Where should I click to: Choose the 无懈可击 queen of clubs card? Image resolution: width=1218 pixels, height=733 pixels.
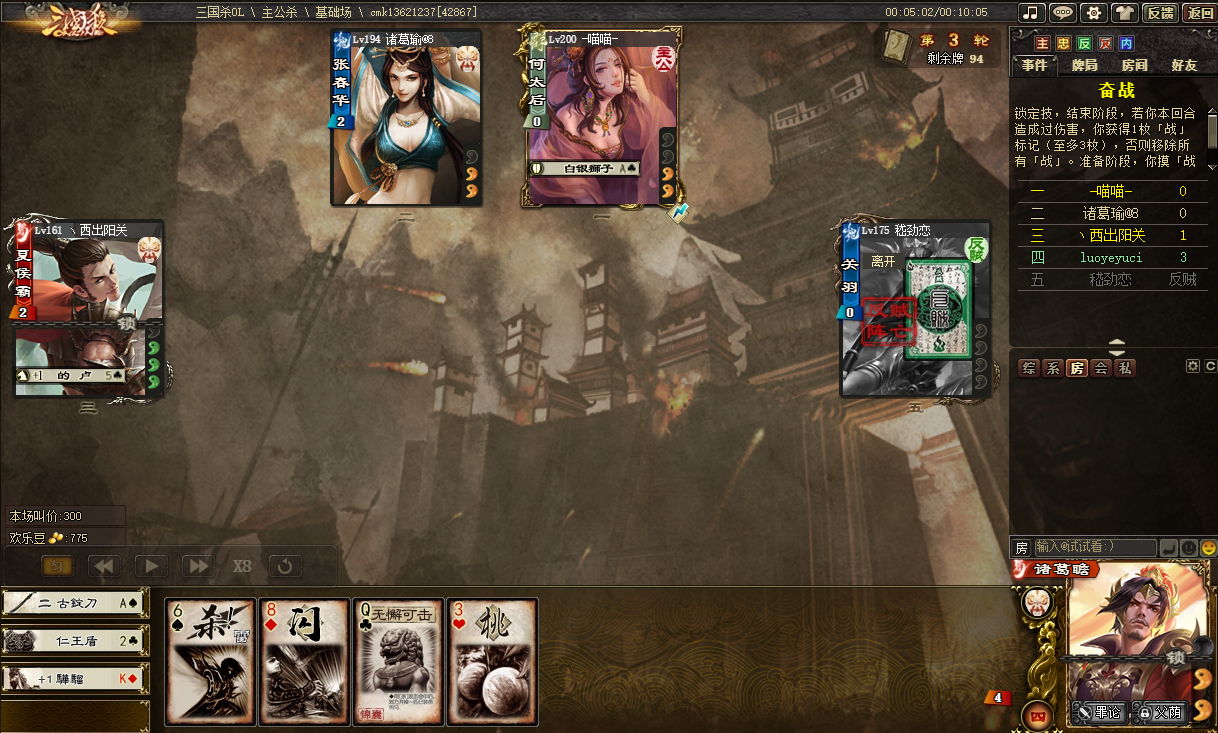397,661
